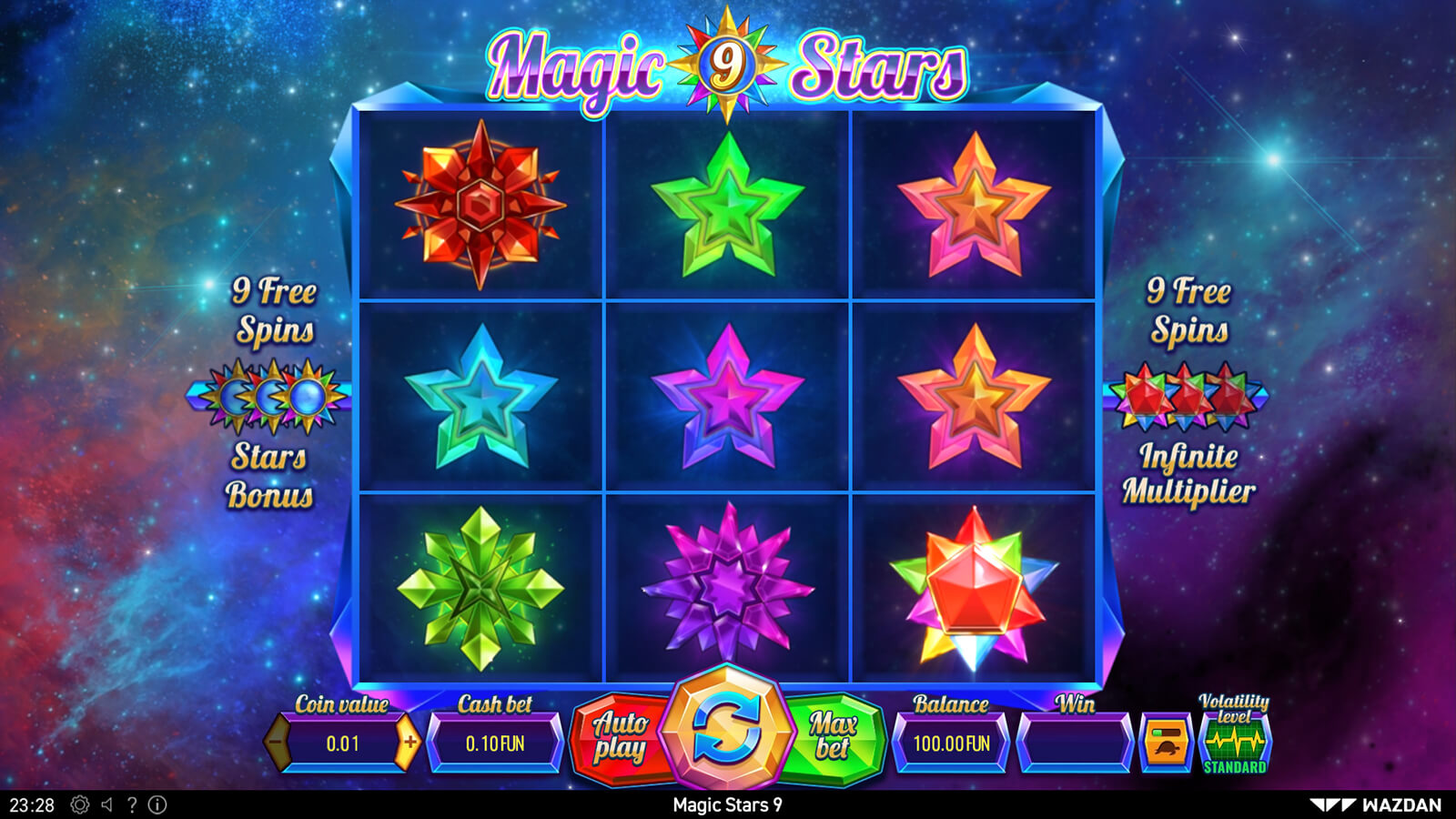Decrease coin value with the minus arrow

point(277,743)
